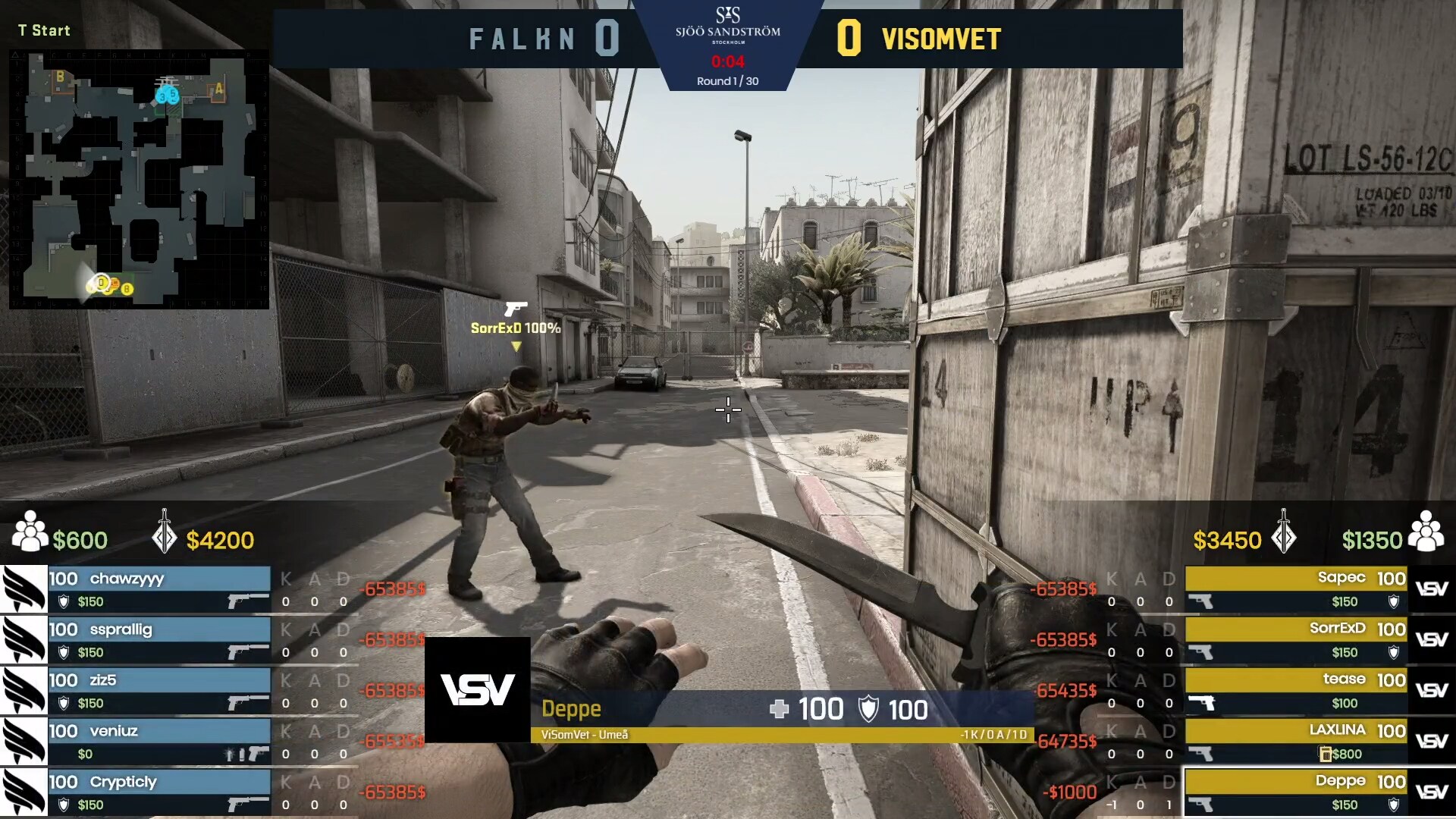Select ssprallig's player row
This screenshot has width=1456, height=819.
pos(158,639)
